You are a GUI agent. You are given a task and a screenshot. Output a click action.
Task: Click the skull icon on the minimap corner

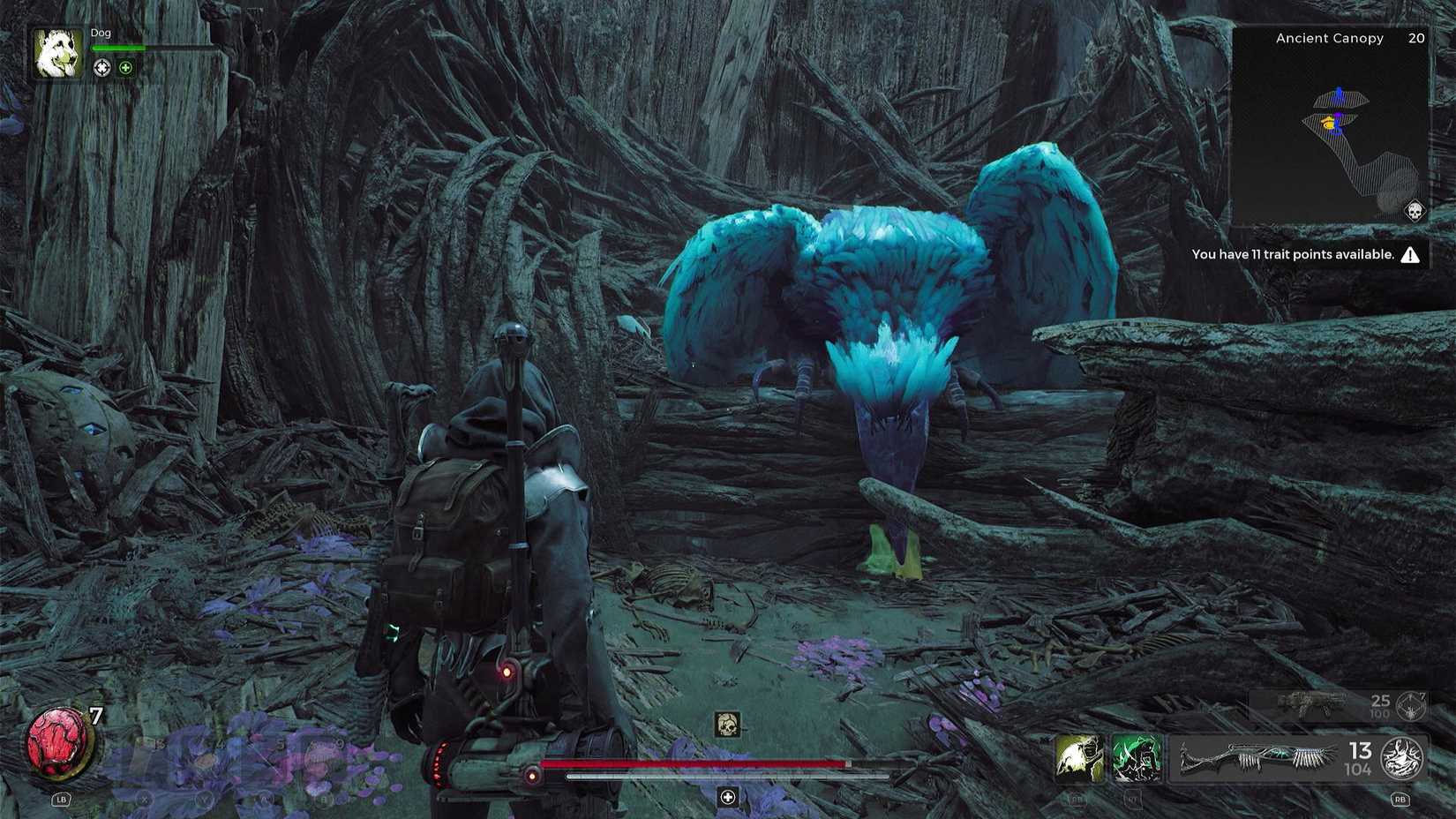[x=1415, y=212]
